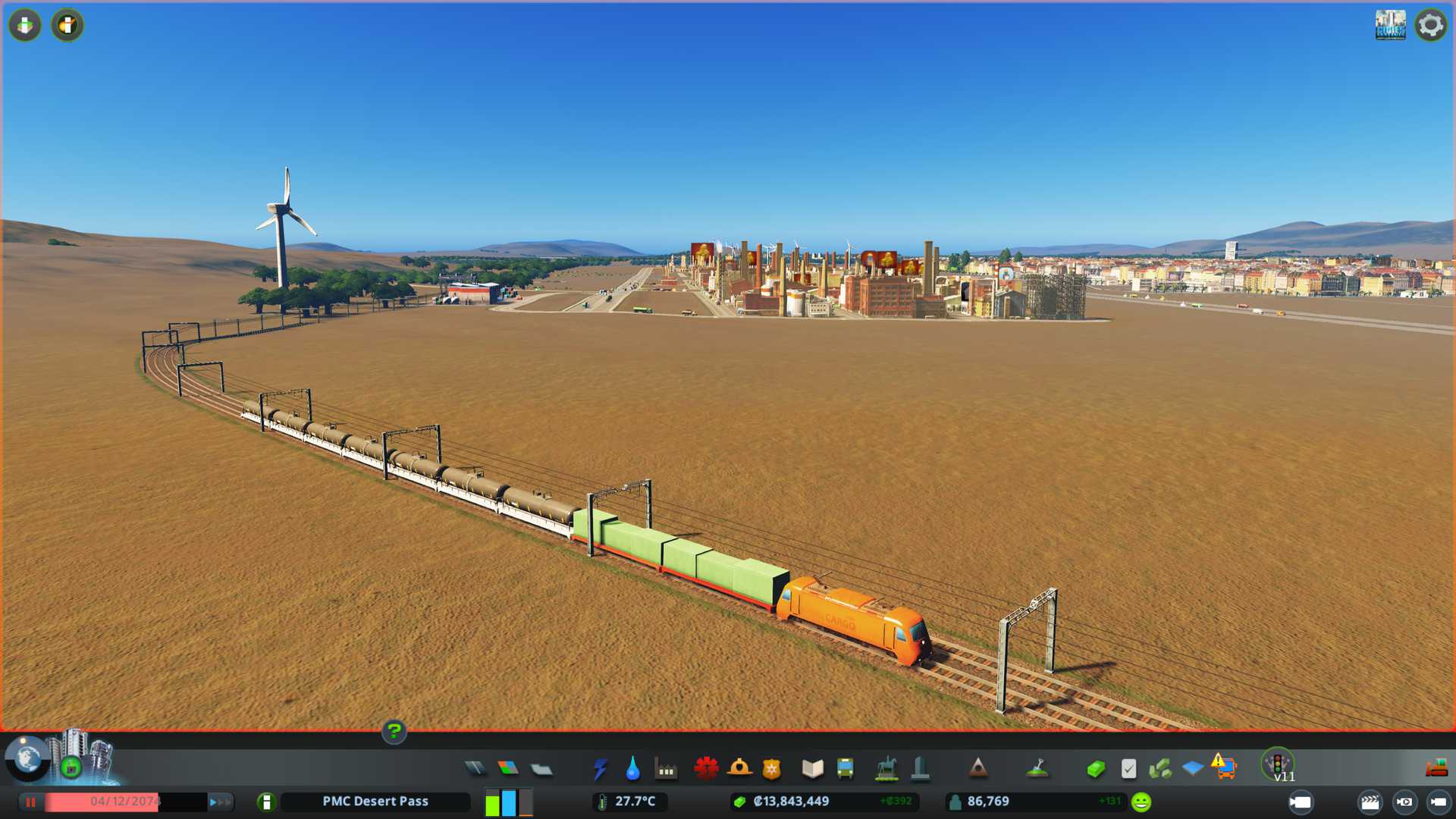Image resolution: width=1456 pixels, height=819 pixels.
Task: Open the Garbage and Industry menu
Action: click(666, 769)
